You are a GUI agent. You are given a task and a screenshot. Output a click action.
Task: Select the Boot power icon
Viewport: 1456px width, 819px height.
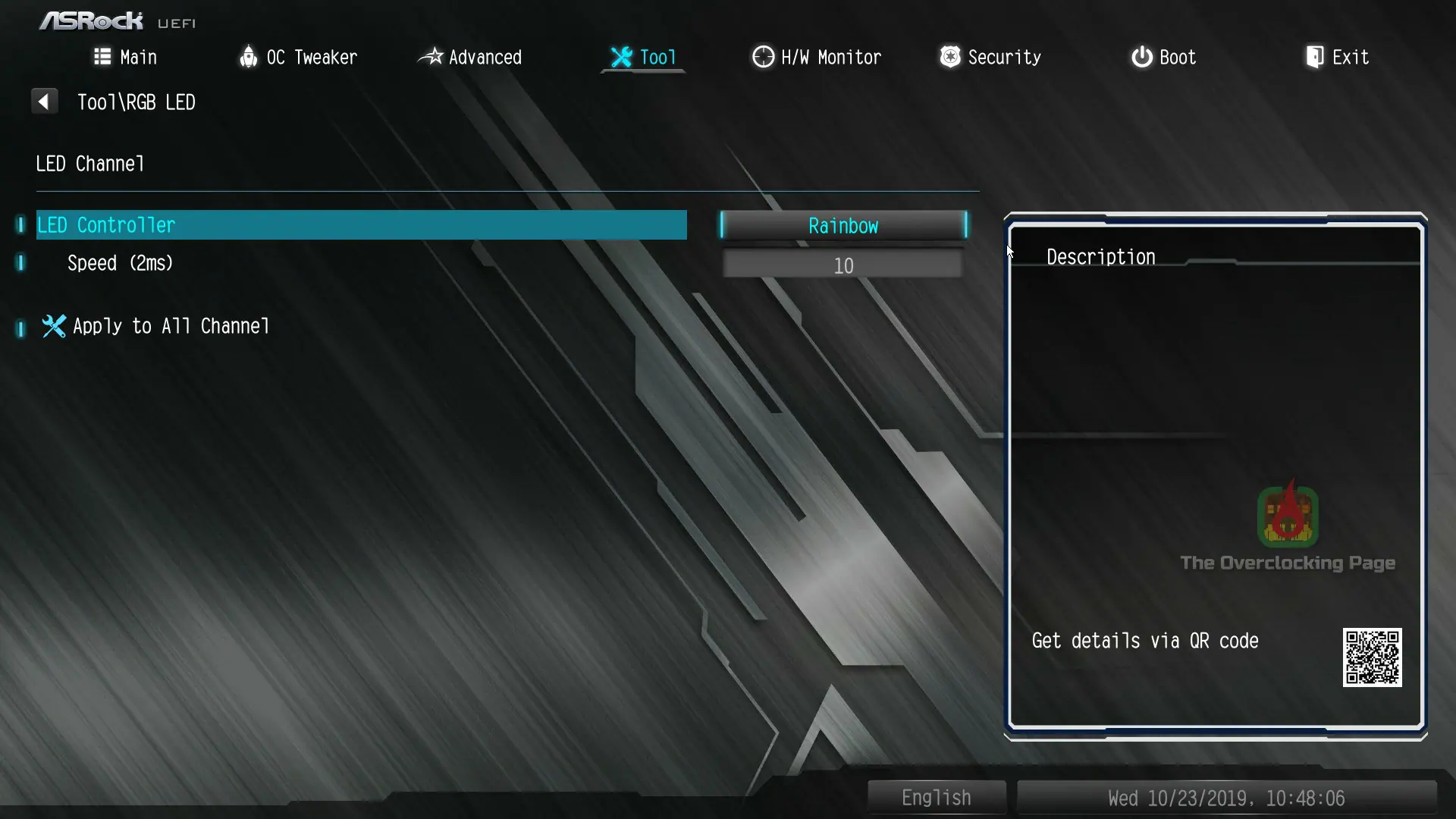pyautogui.click(x=1141, y=57)
